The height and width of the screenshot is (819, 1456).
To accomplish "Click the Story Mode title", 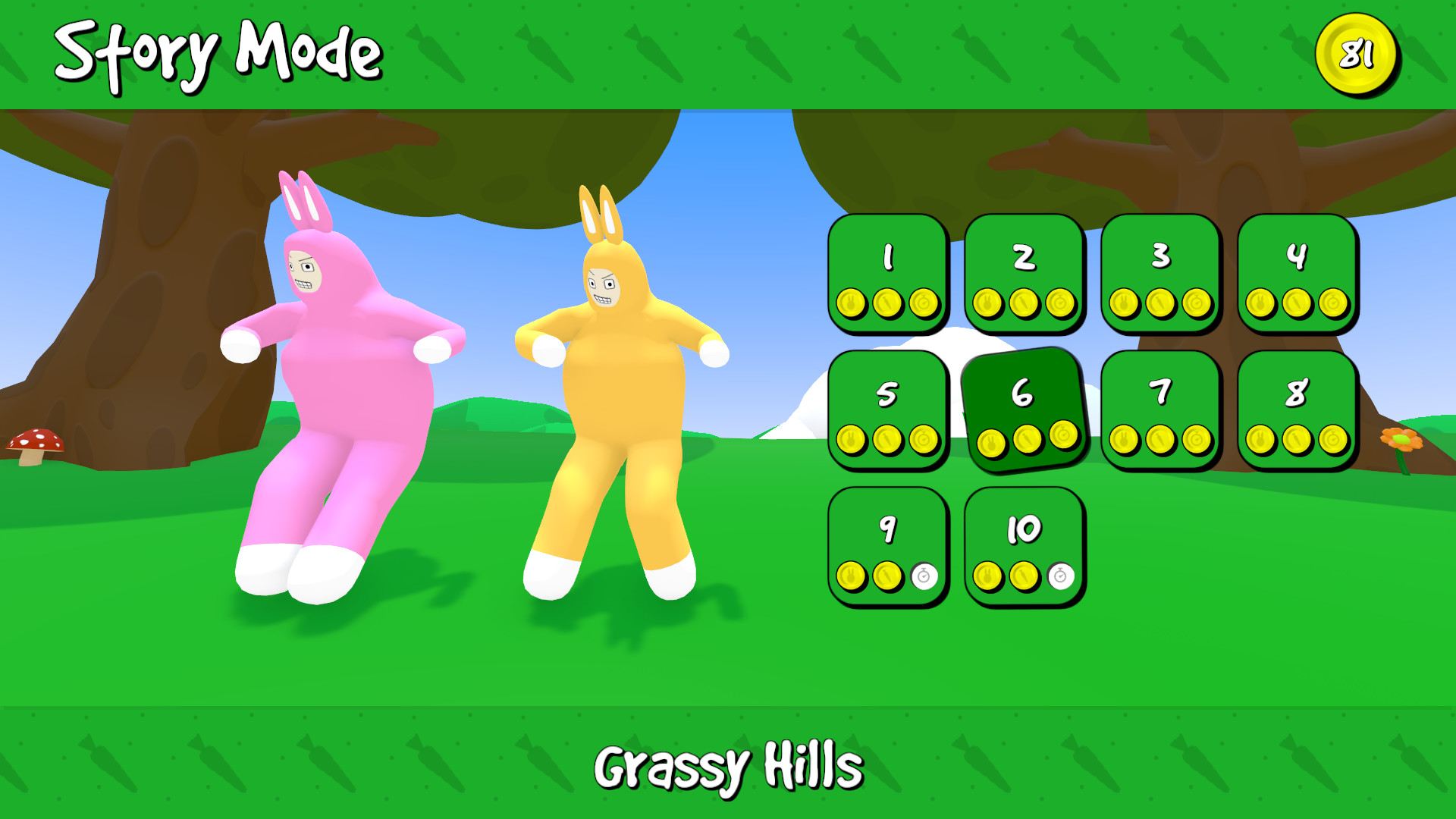I will (220, 49).
